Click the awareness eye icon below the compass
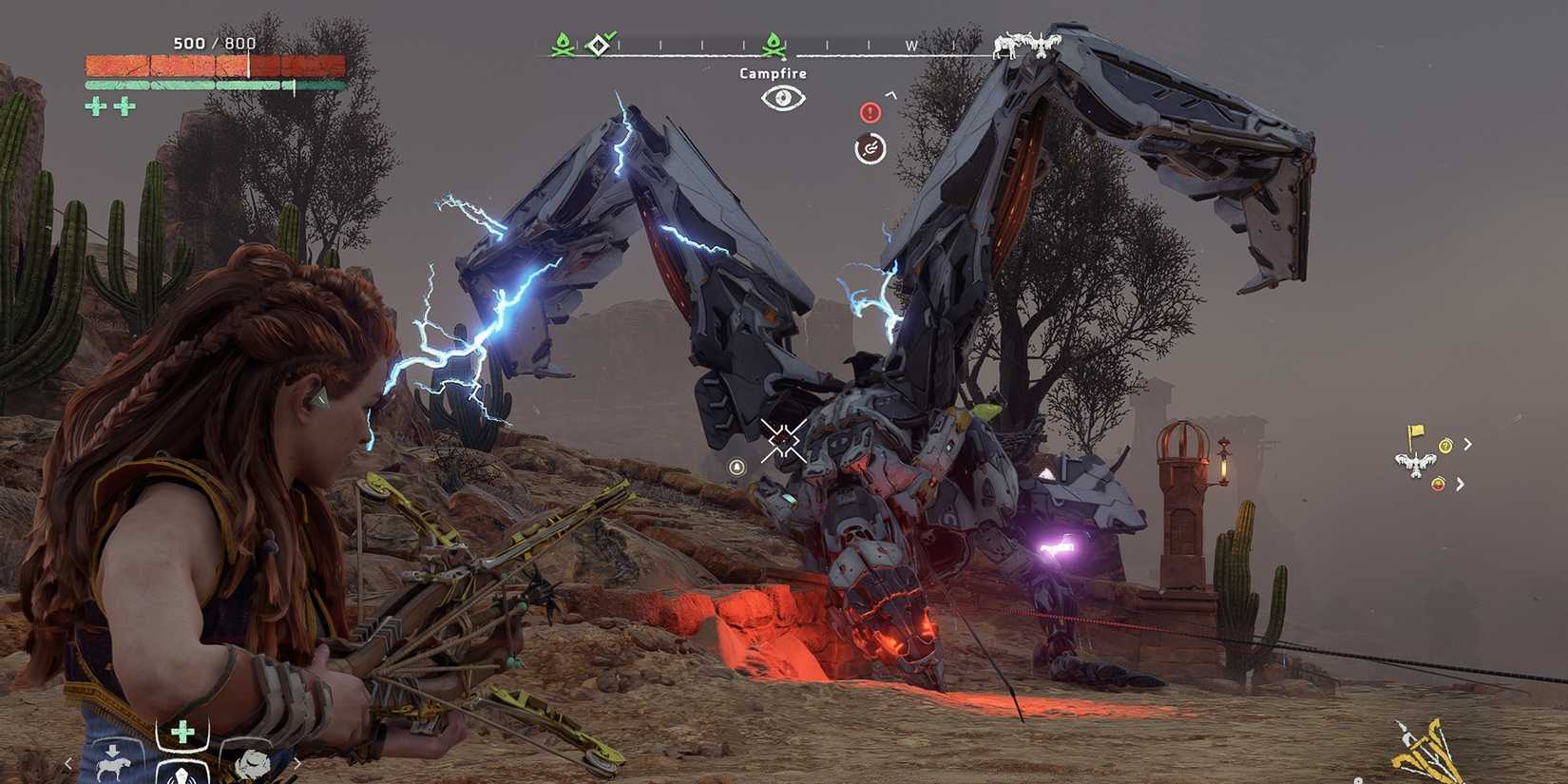This screenshot has width=1568, height=784. [x=782, y=98]
